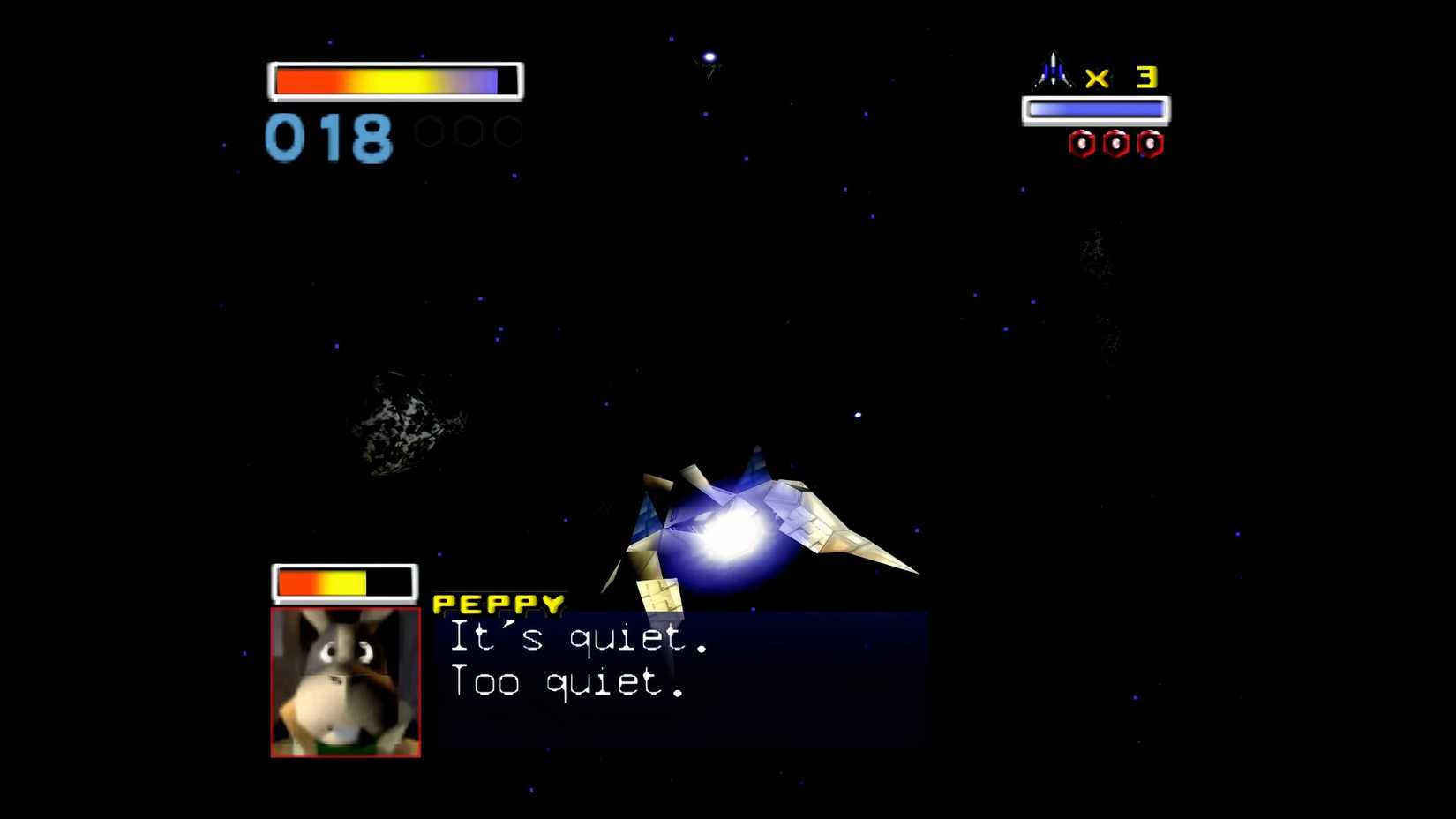Click the gray asteroid on the left

pos(404,424)
